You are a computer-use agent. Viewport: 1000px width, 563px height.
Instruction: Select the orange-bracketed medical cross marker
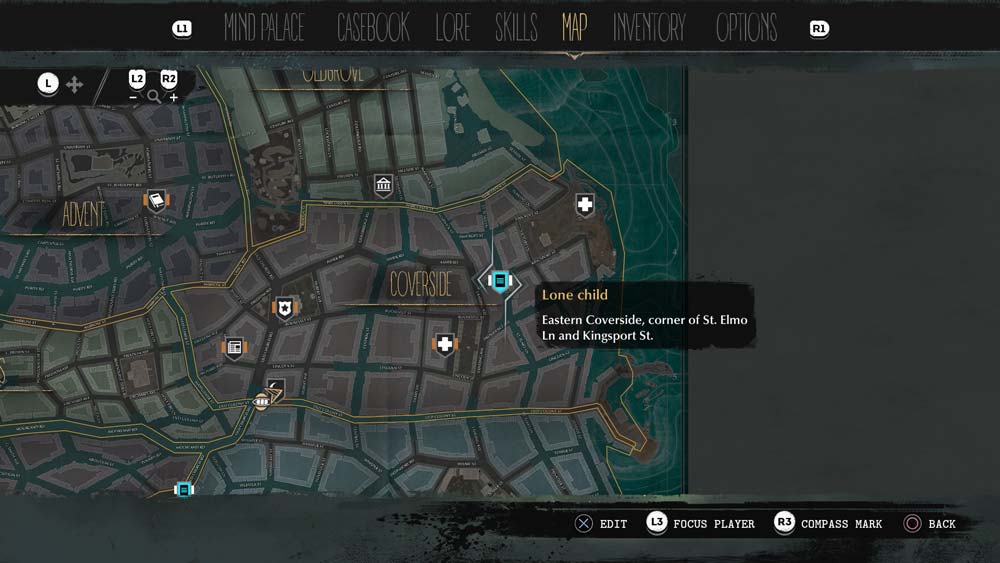click(444, 345)
